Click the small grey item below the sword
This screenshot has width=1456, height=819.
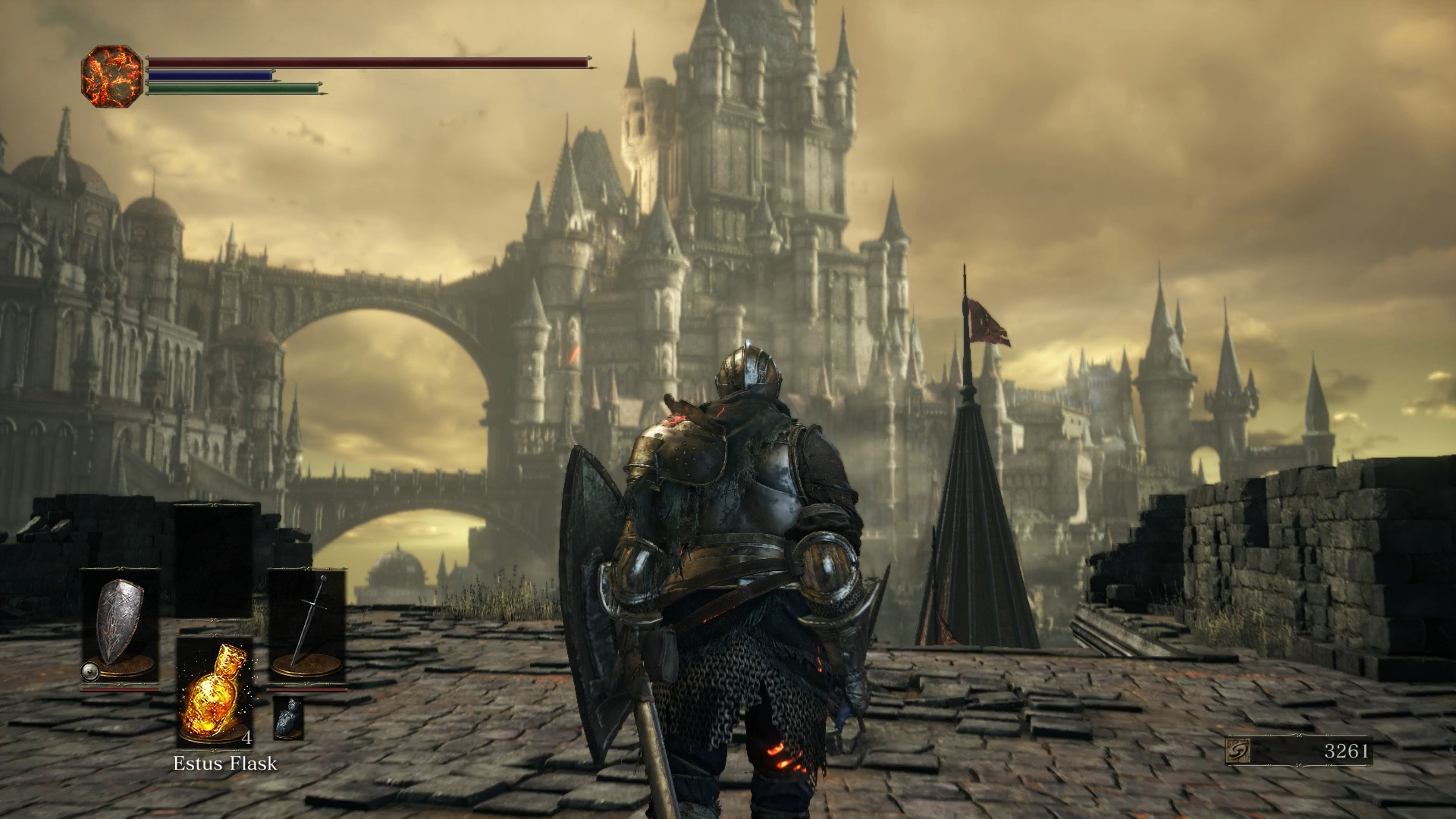coord(288,717)
